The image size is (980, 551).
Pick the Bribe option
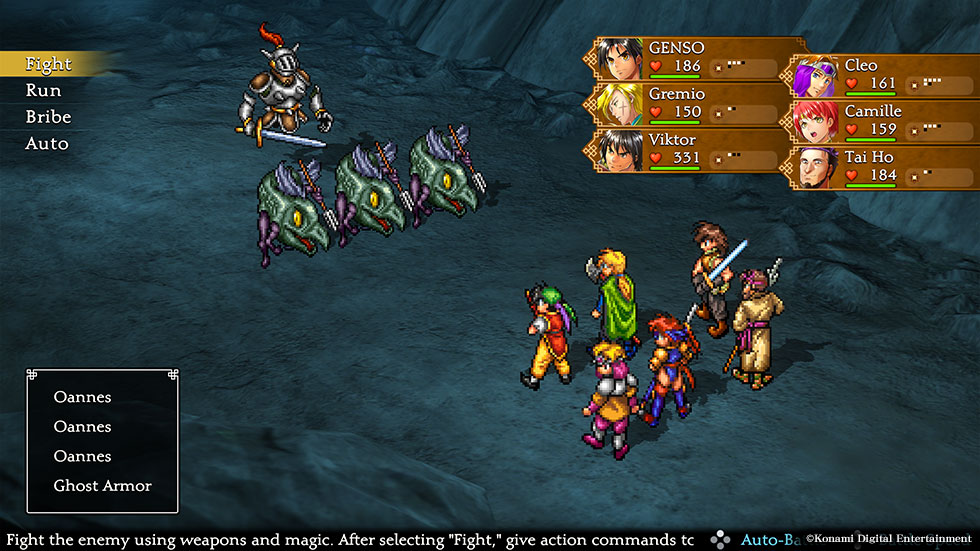(48, 117)
